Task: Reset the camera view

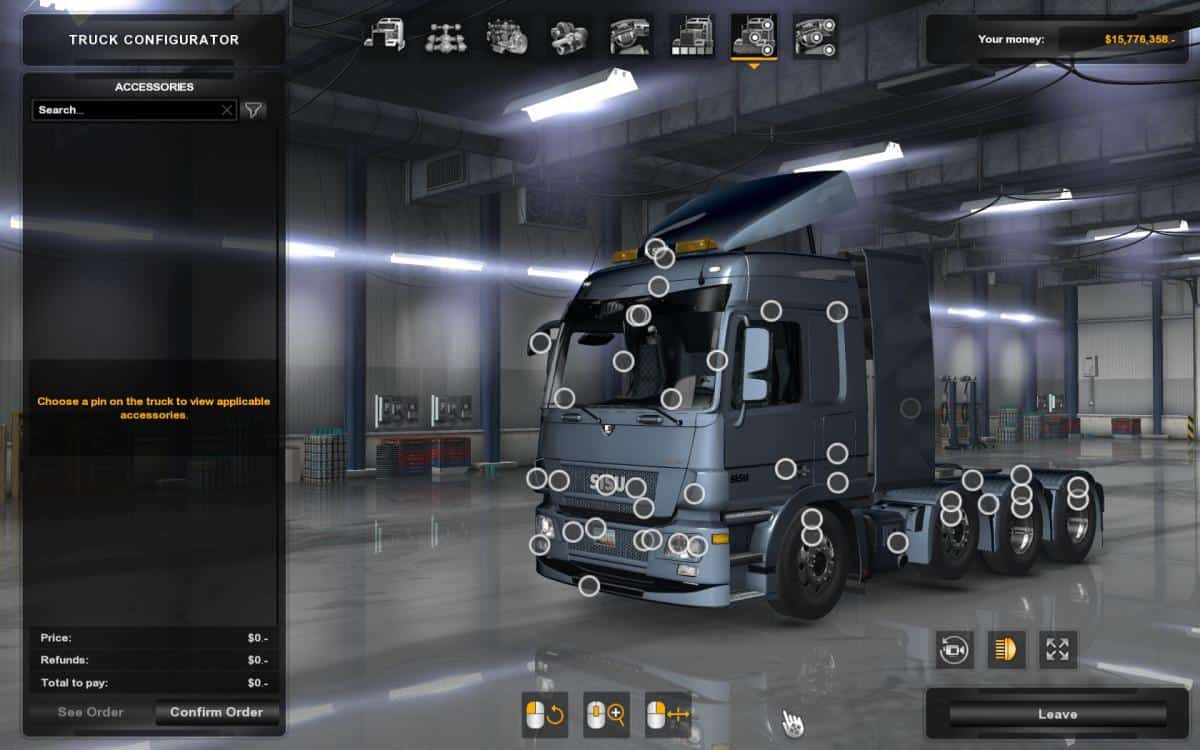Action: 954,650
